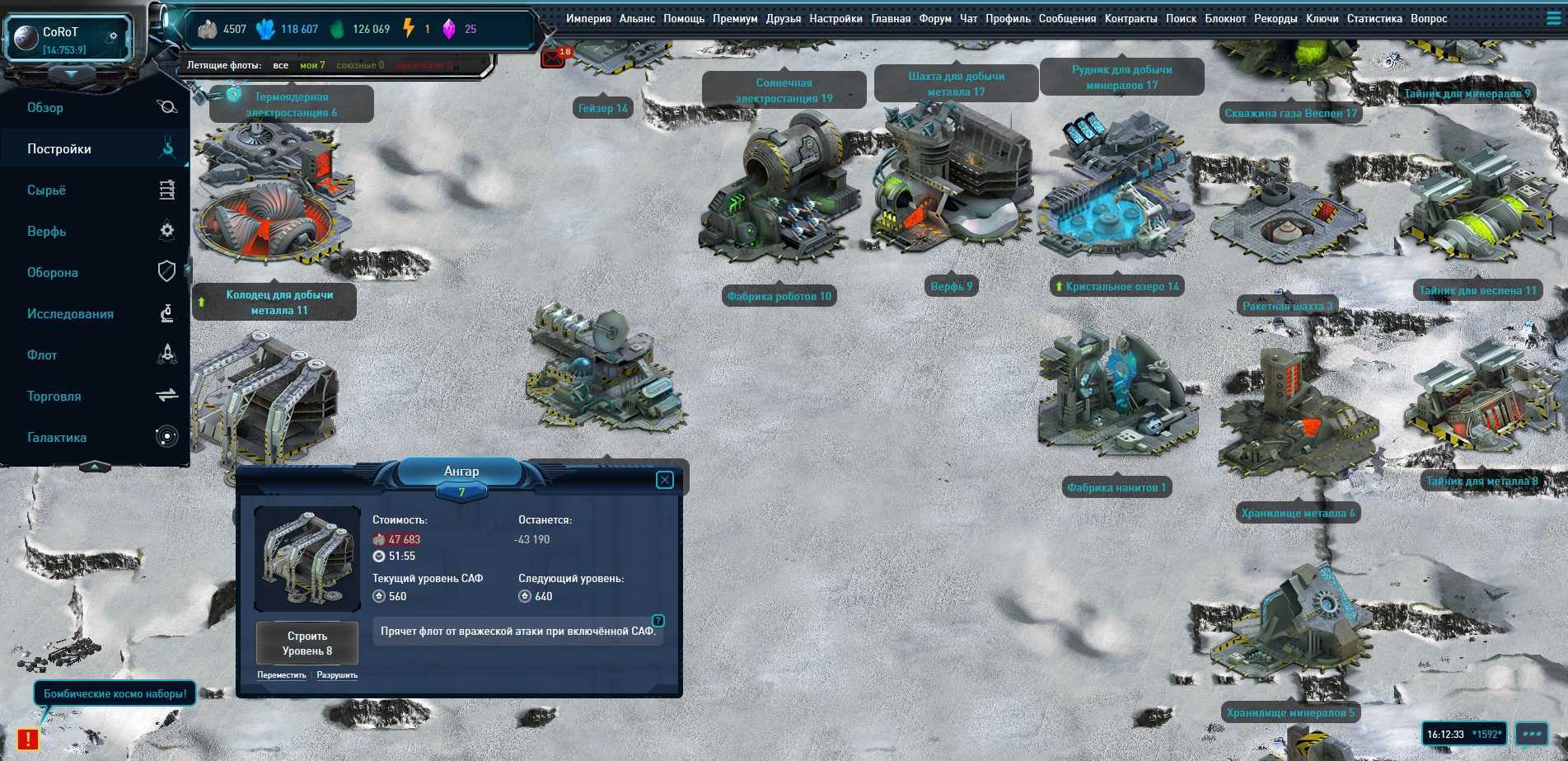The height and width of the screenshot is (761, 1568).
Task: Open the chat bubble button near clock
Action: pyautogui.click(x=1532, y=734)
